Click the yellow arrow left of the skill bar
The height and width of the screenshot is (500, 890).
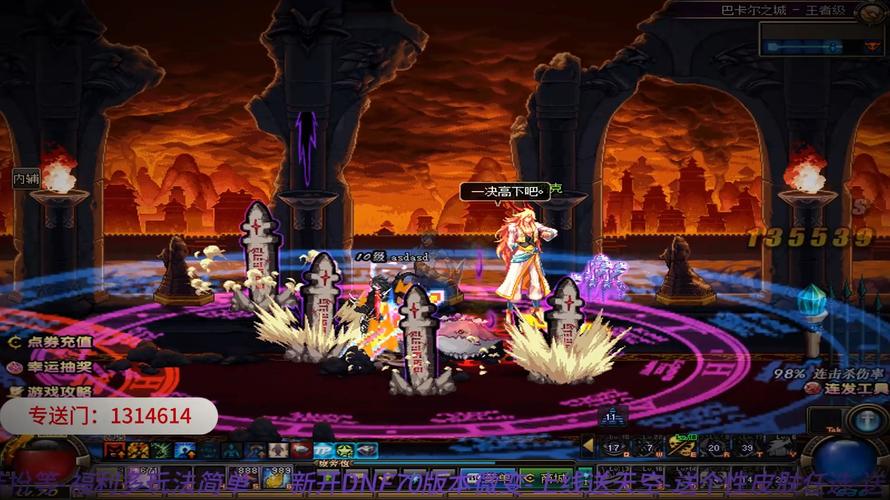click(588, 446)
